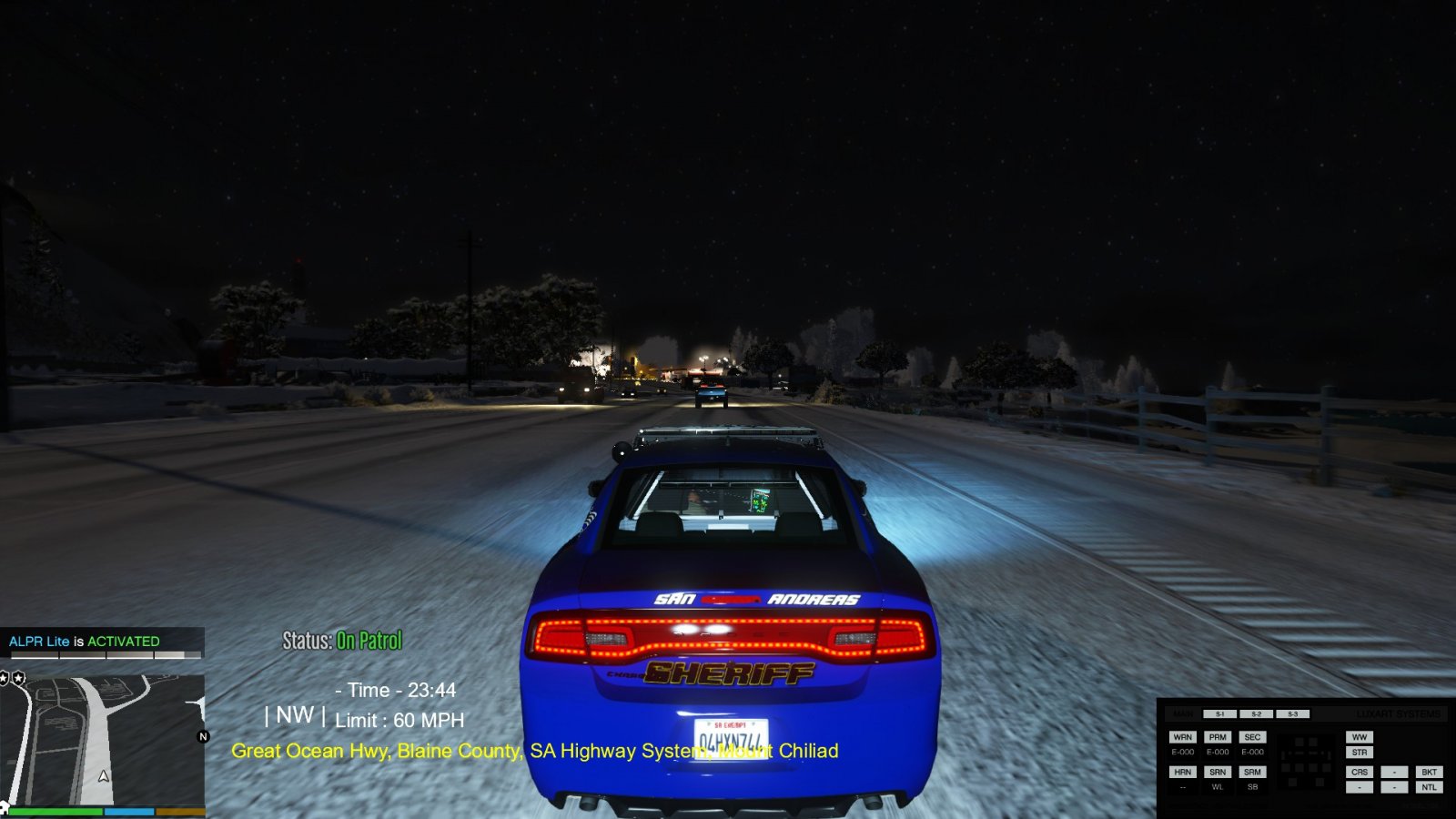Activate the SRN siren button

click(1218, 772)
